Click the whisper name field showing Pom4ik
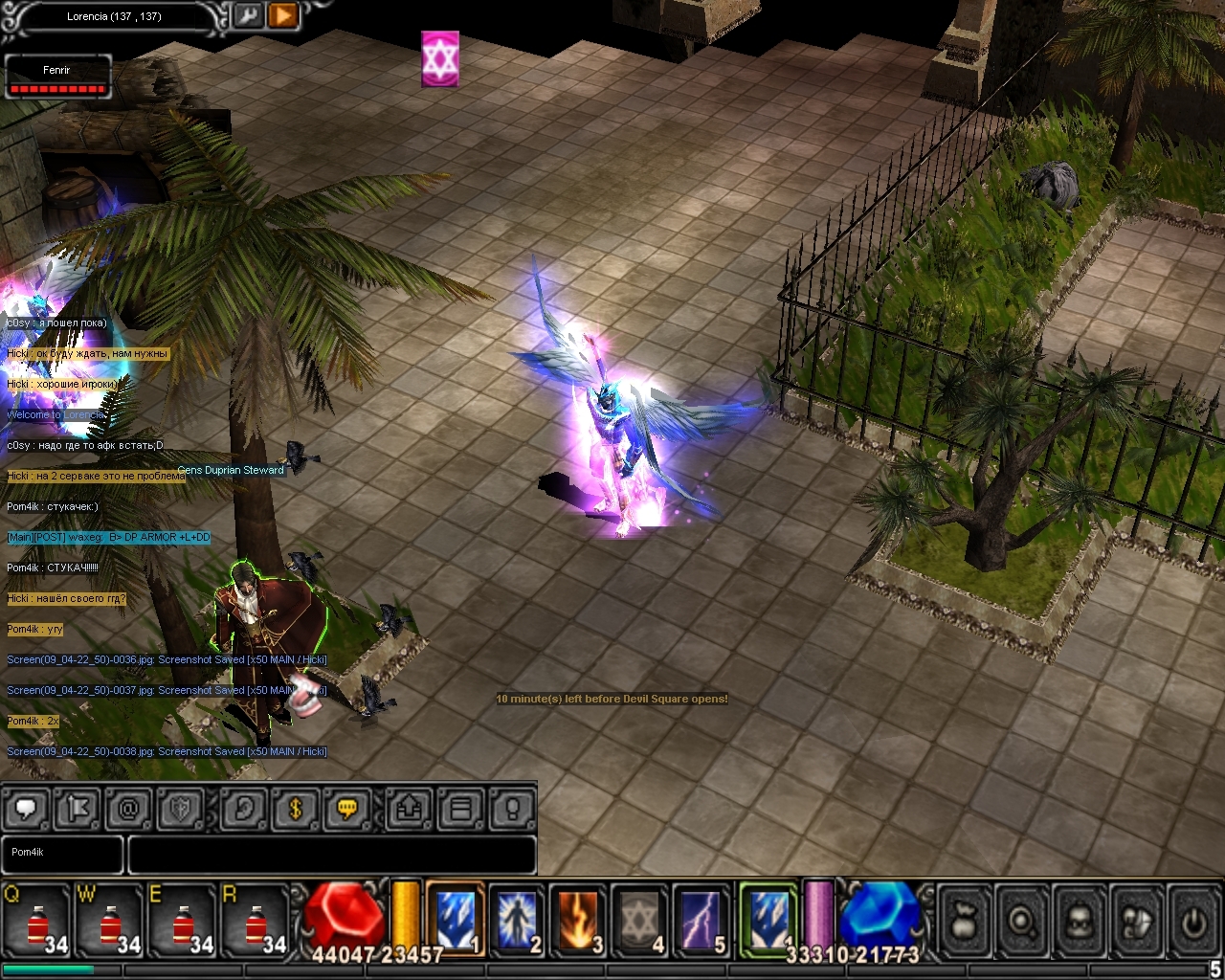Image resolution: width=1225 pixels, height=980 pixels. click(63, 854)
